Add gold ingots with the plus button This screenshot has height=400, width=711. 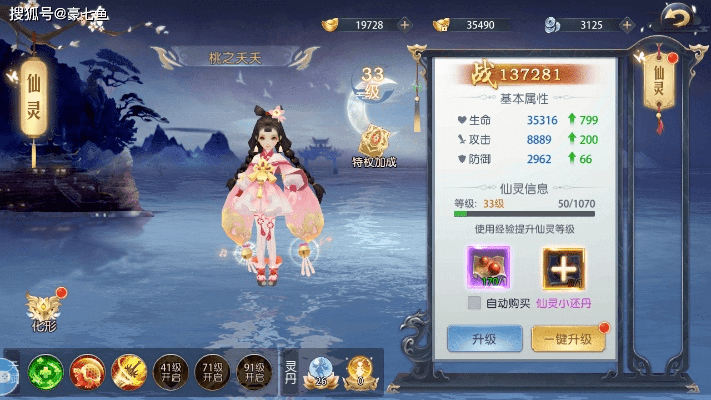(x=404, y=24)
